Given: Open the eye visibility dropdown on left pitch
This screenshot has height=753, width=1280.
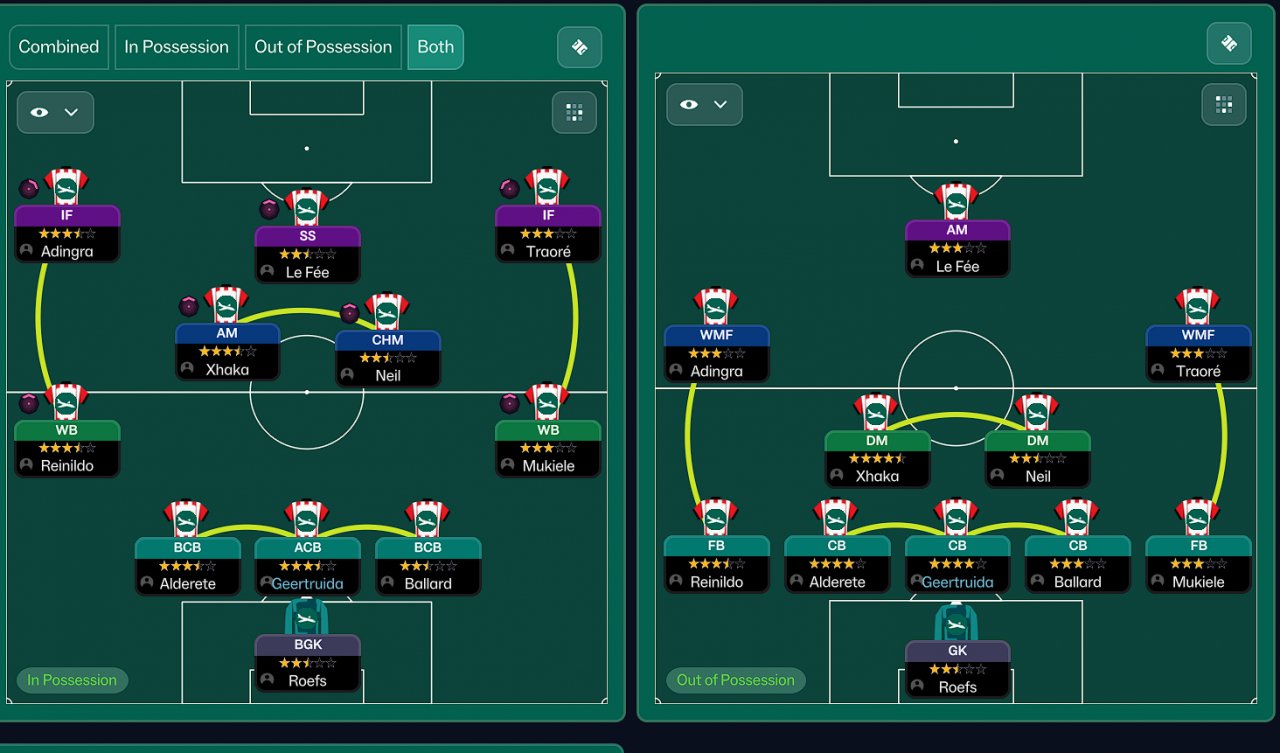Looking at the screenshot, I should [55, 112].
